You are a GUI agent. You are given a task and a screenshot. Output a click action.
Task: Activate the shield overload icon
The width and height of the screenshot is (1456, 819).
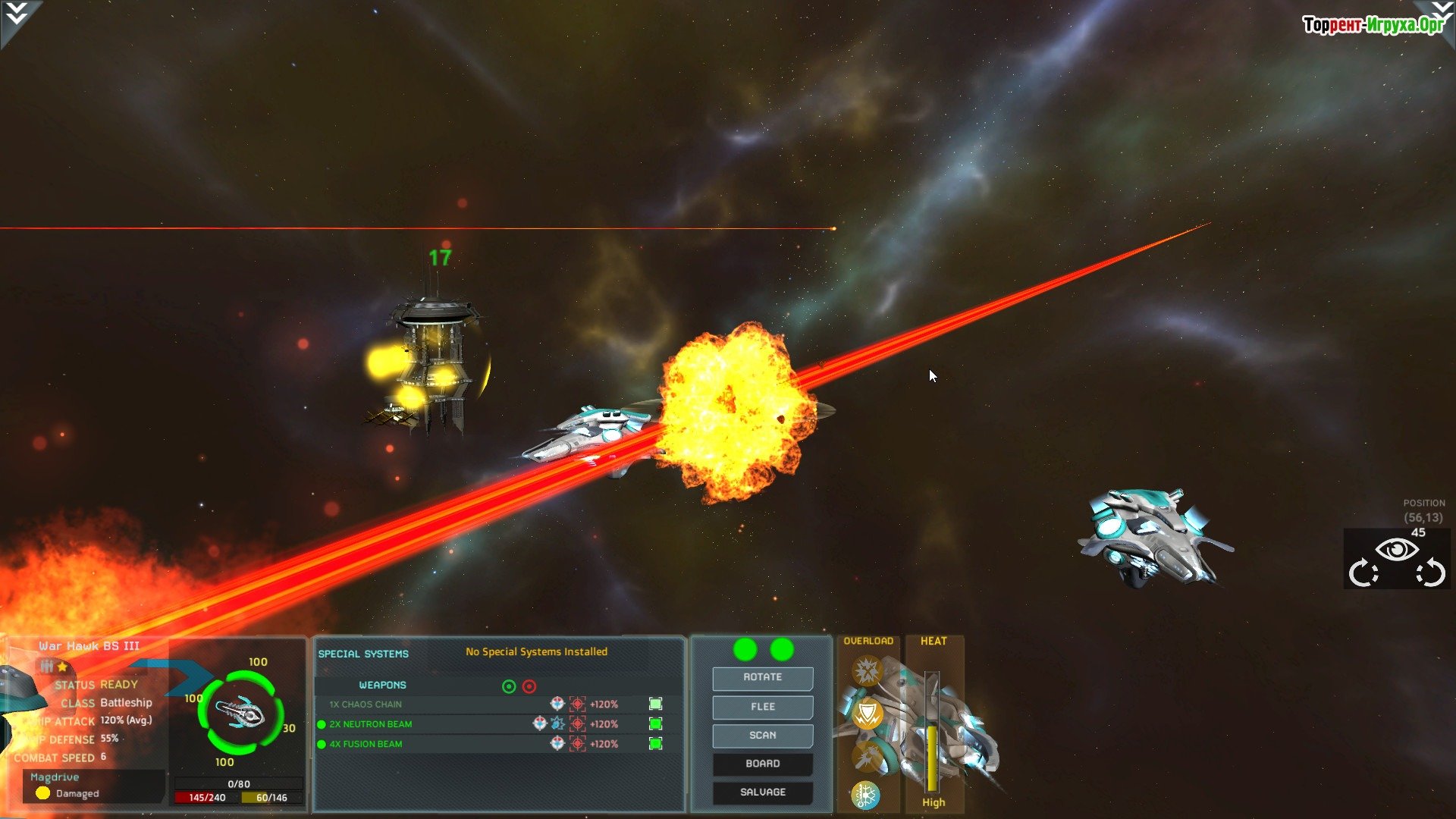click(868, 714)
